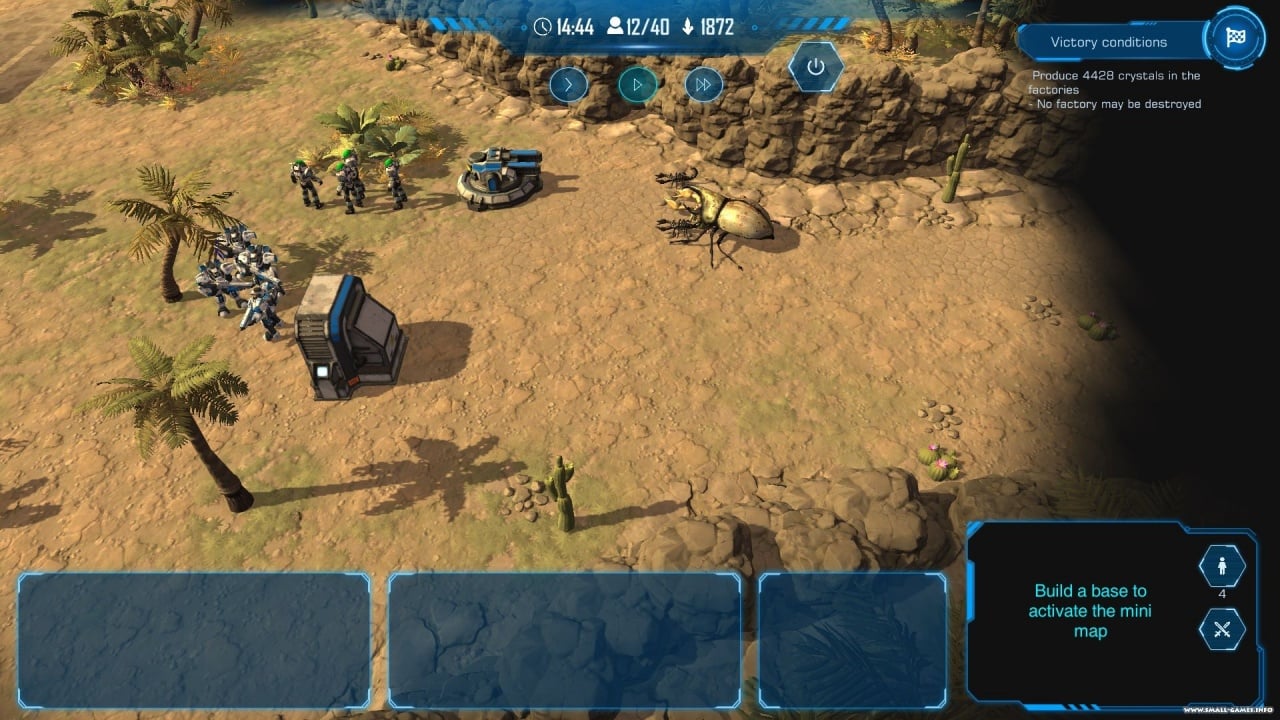Viewport: 1280px width, 720px height.
Task: Expand the Victory conditions banner
Action: [x=1108, y=42]
